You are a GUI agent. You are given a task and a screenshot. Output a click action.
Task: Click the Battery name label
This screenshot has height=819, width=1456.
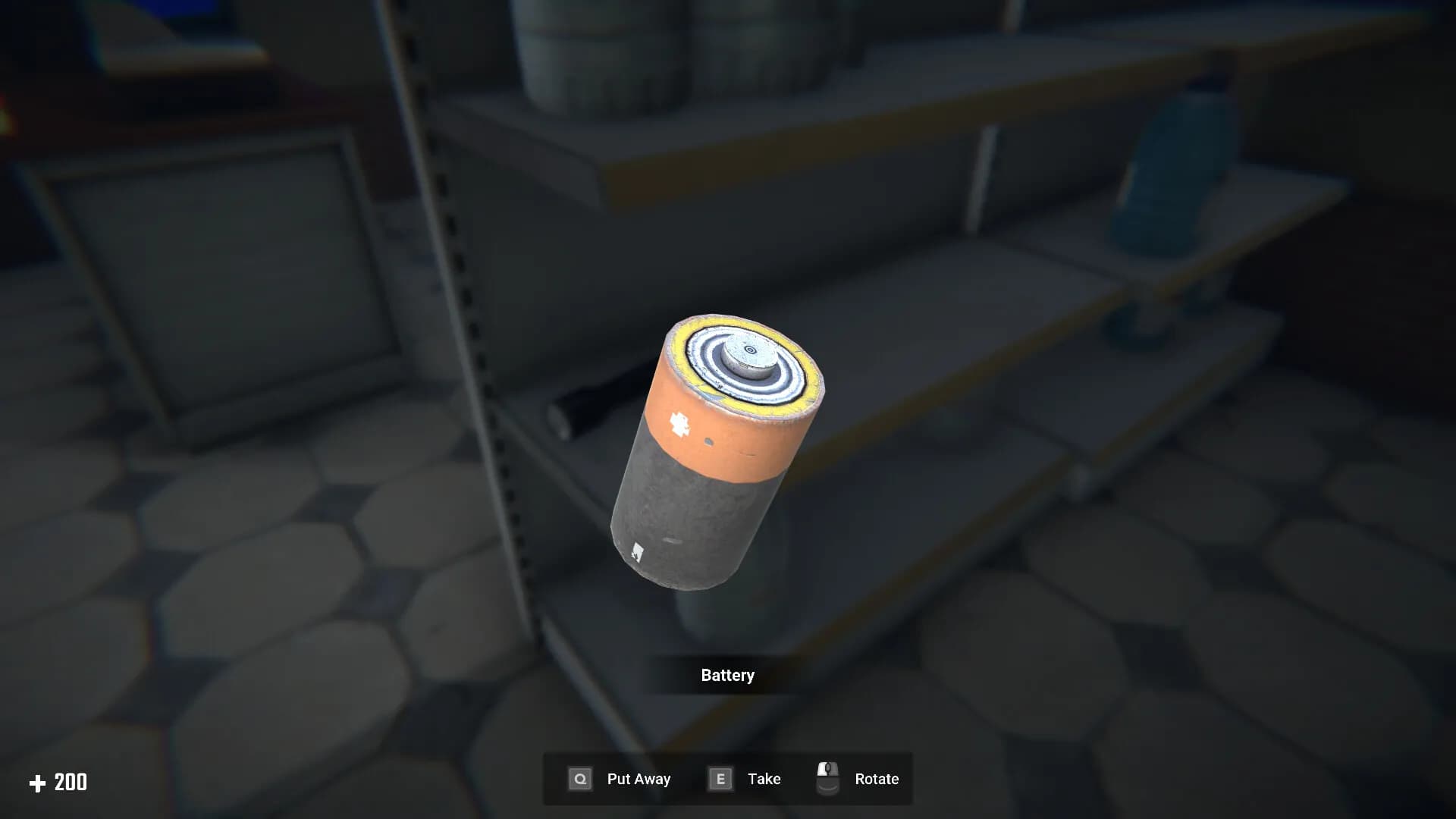(727, 675)
